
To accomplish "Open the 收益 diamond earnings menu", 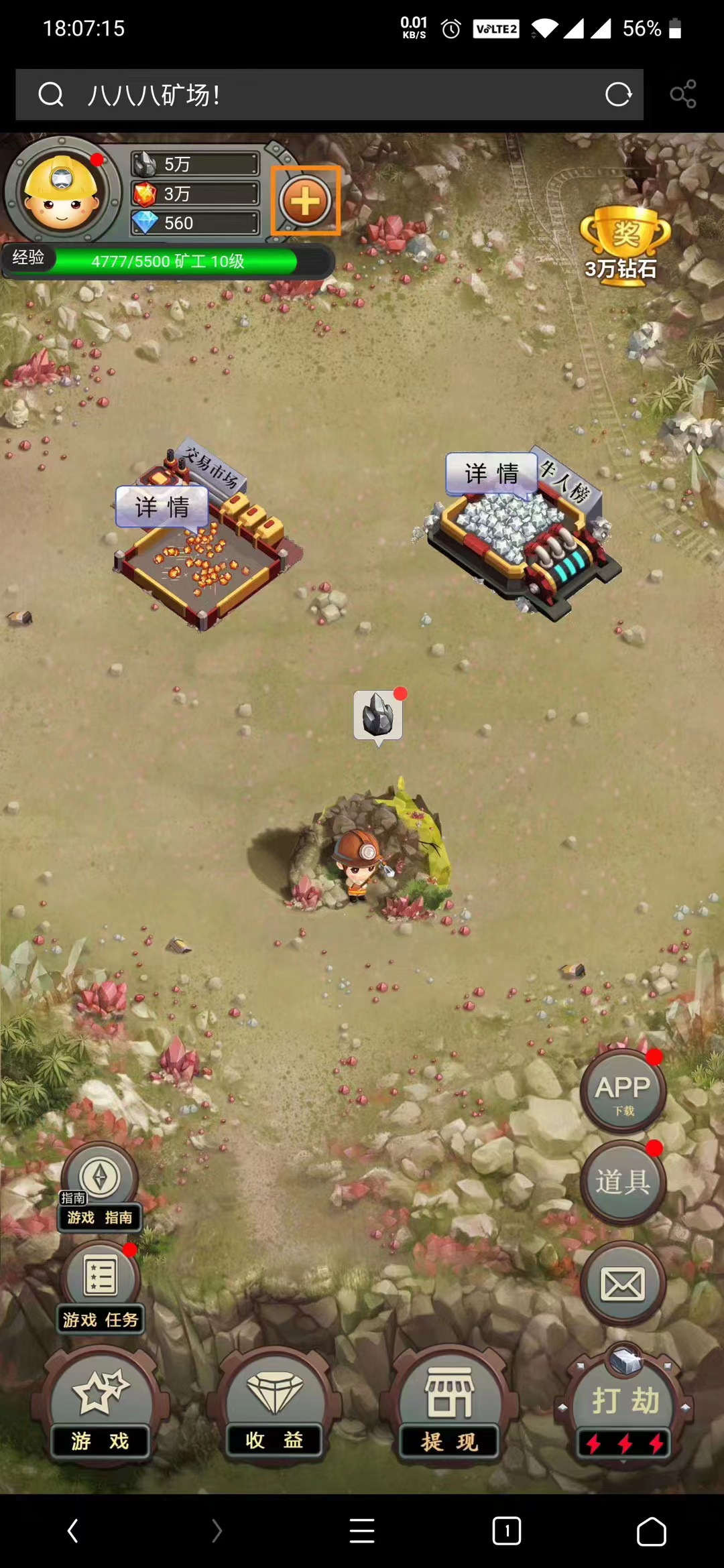I will click(274, 1404).
